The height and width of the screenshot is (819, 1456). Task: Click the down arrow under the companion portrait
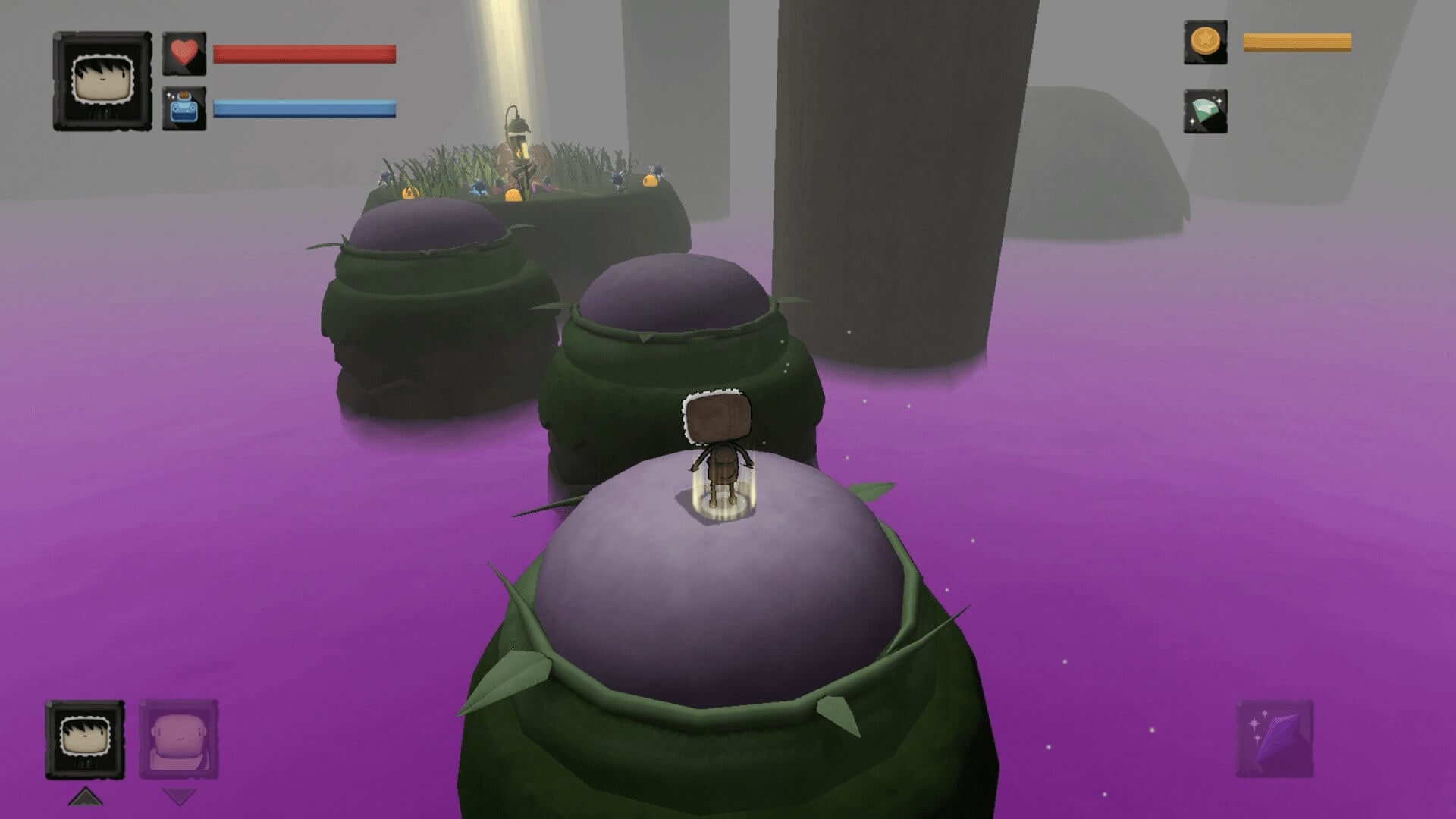click(179, 796)
